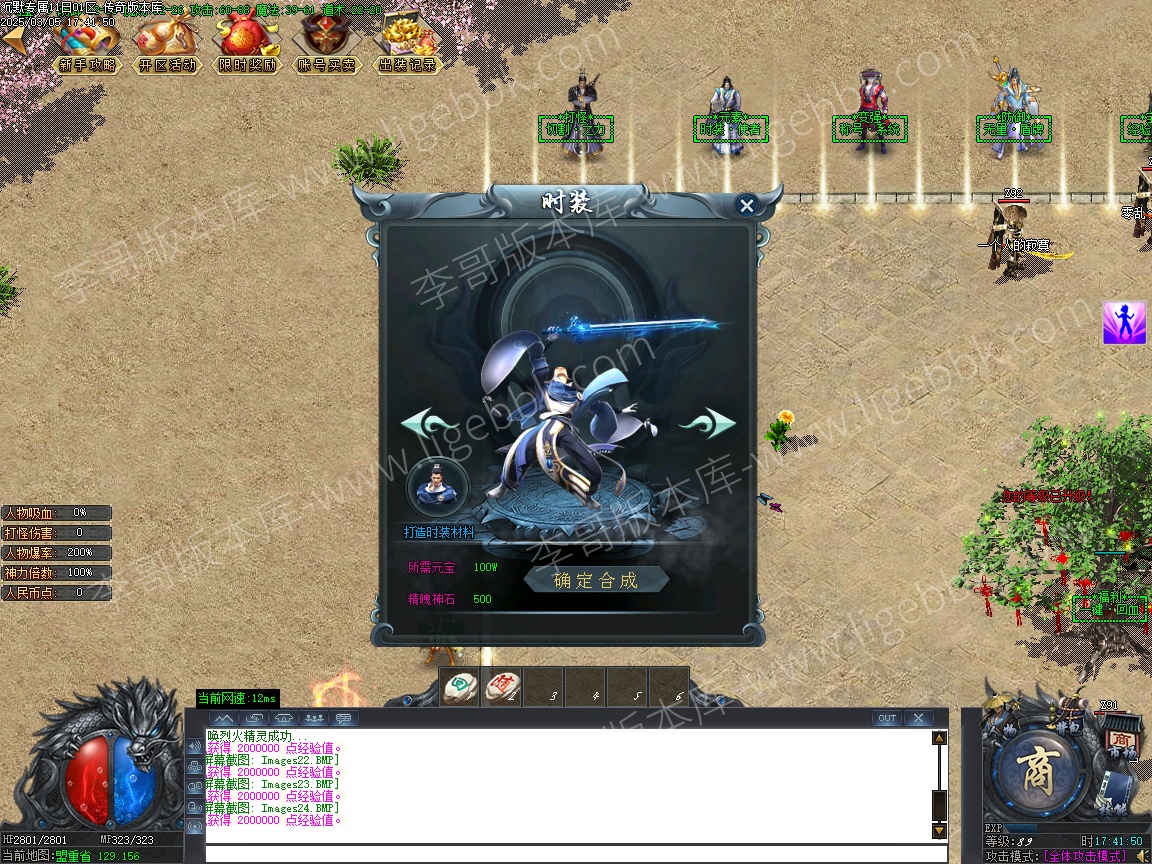Confirm synthesis with 确定合成 button
This screenshot has height=864, width=1152.
[596, 580]
